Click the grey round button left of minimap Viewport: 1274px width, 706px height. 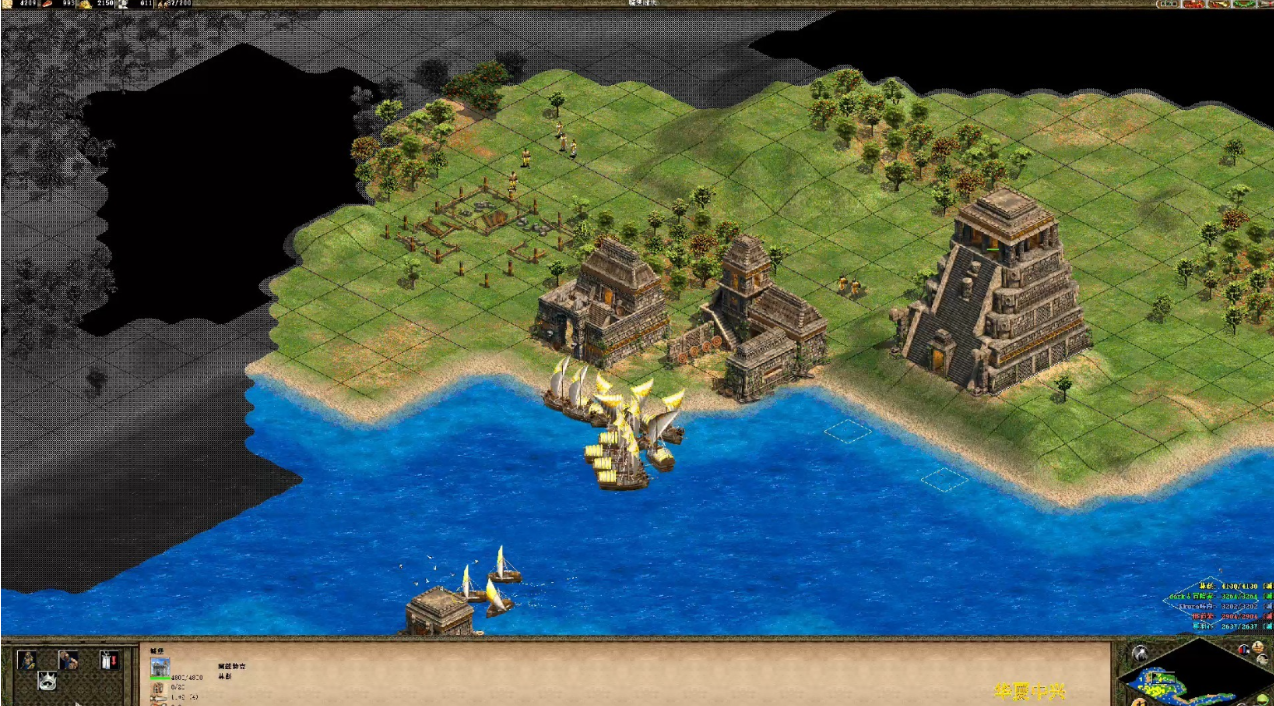point(1138,654)
